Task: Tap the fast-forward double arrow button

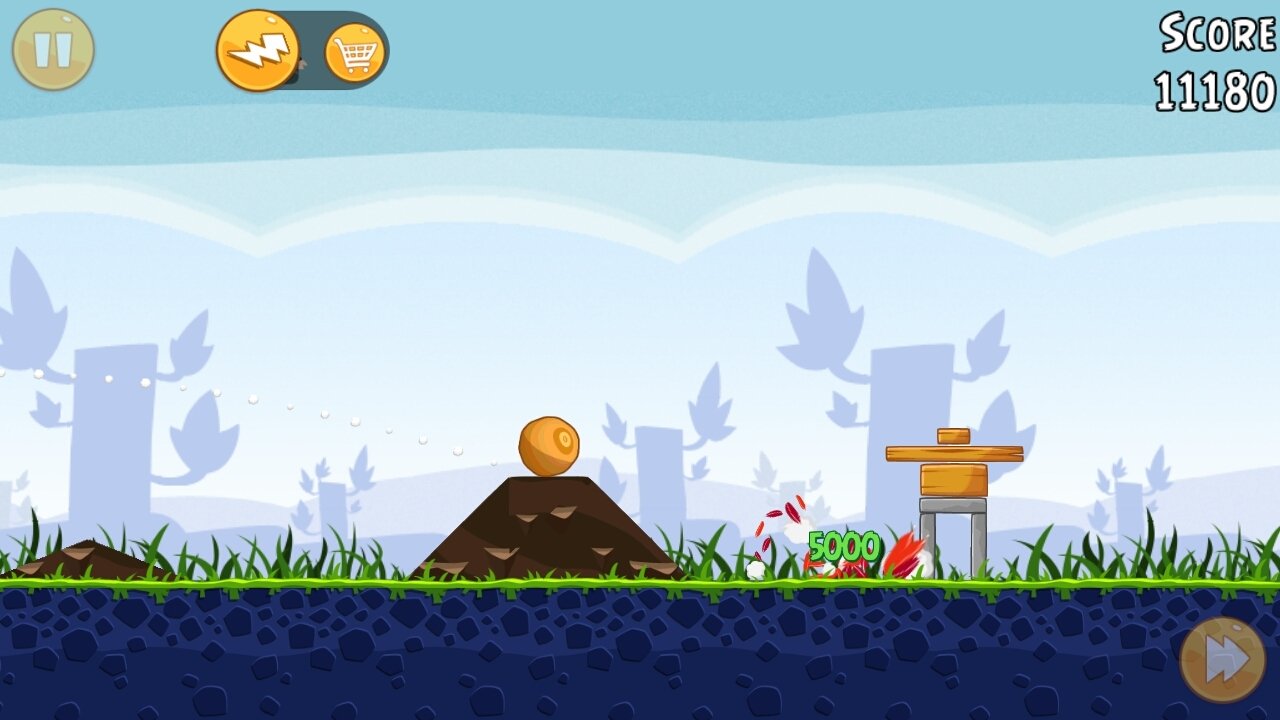Action: 1222,660
